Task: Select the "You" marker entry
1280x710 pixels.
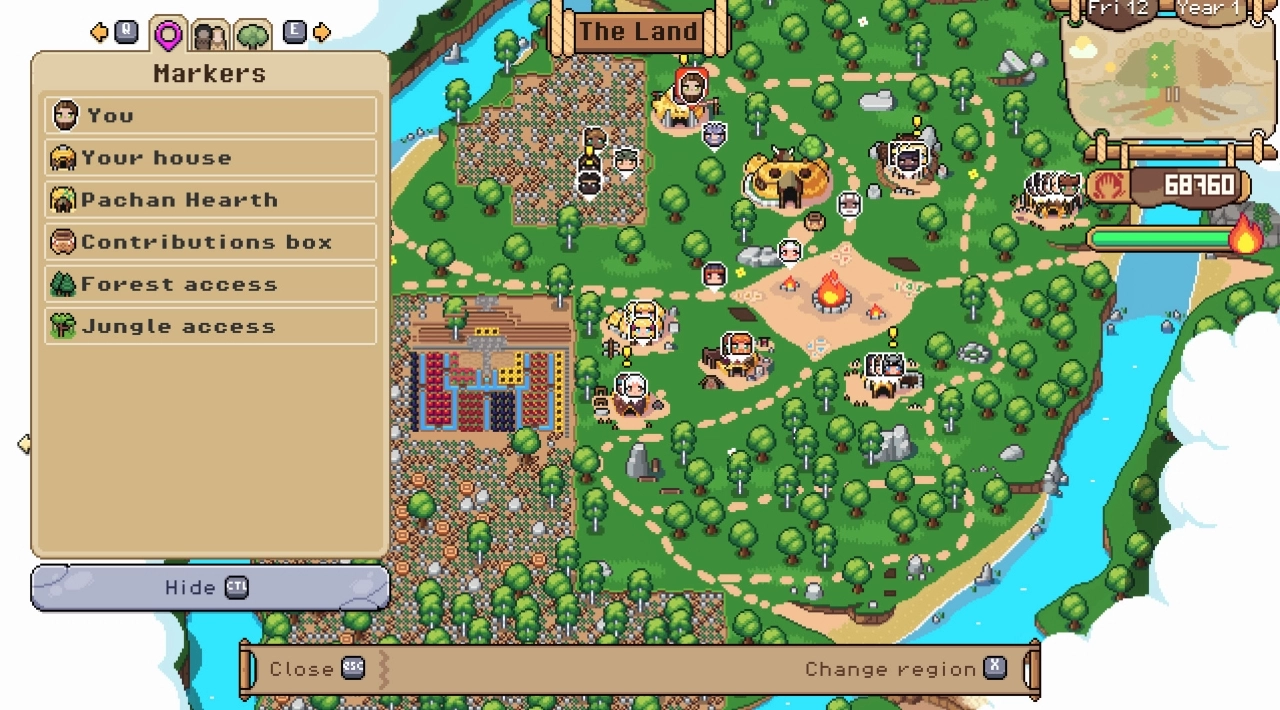Action: point(210,115)
